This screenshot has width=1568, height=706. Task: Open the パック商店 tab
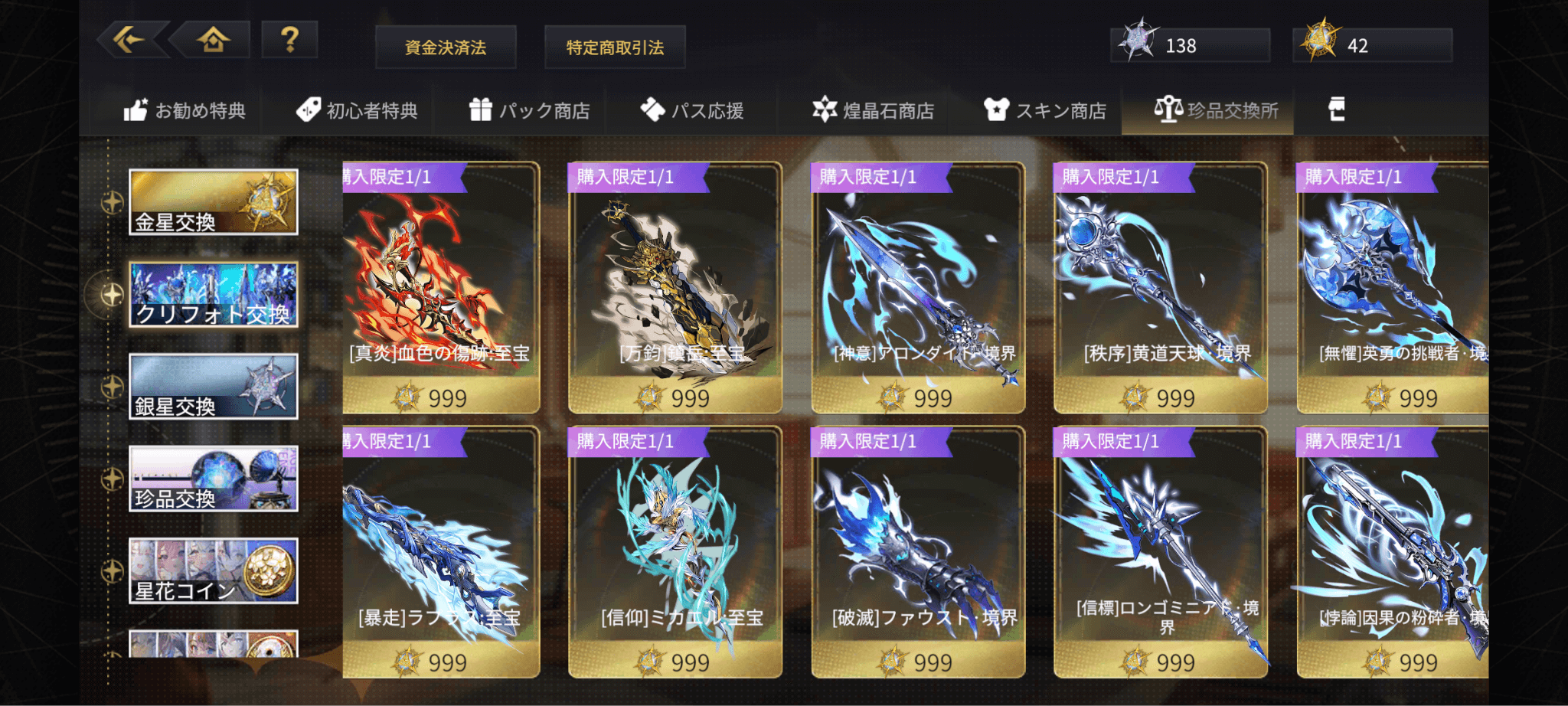point(530,111)
